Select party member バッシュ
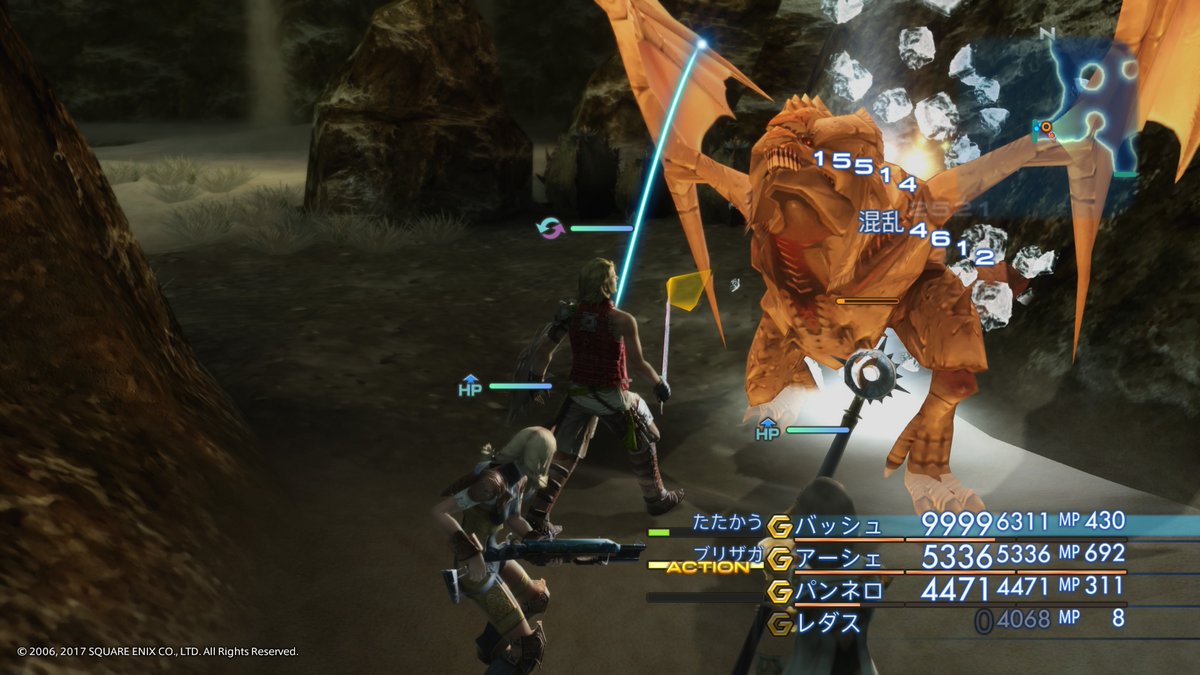This screenshot has height=675, width=1200. point(839,524)
